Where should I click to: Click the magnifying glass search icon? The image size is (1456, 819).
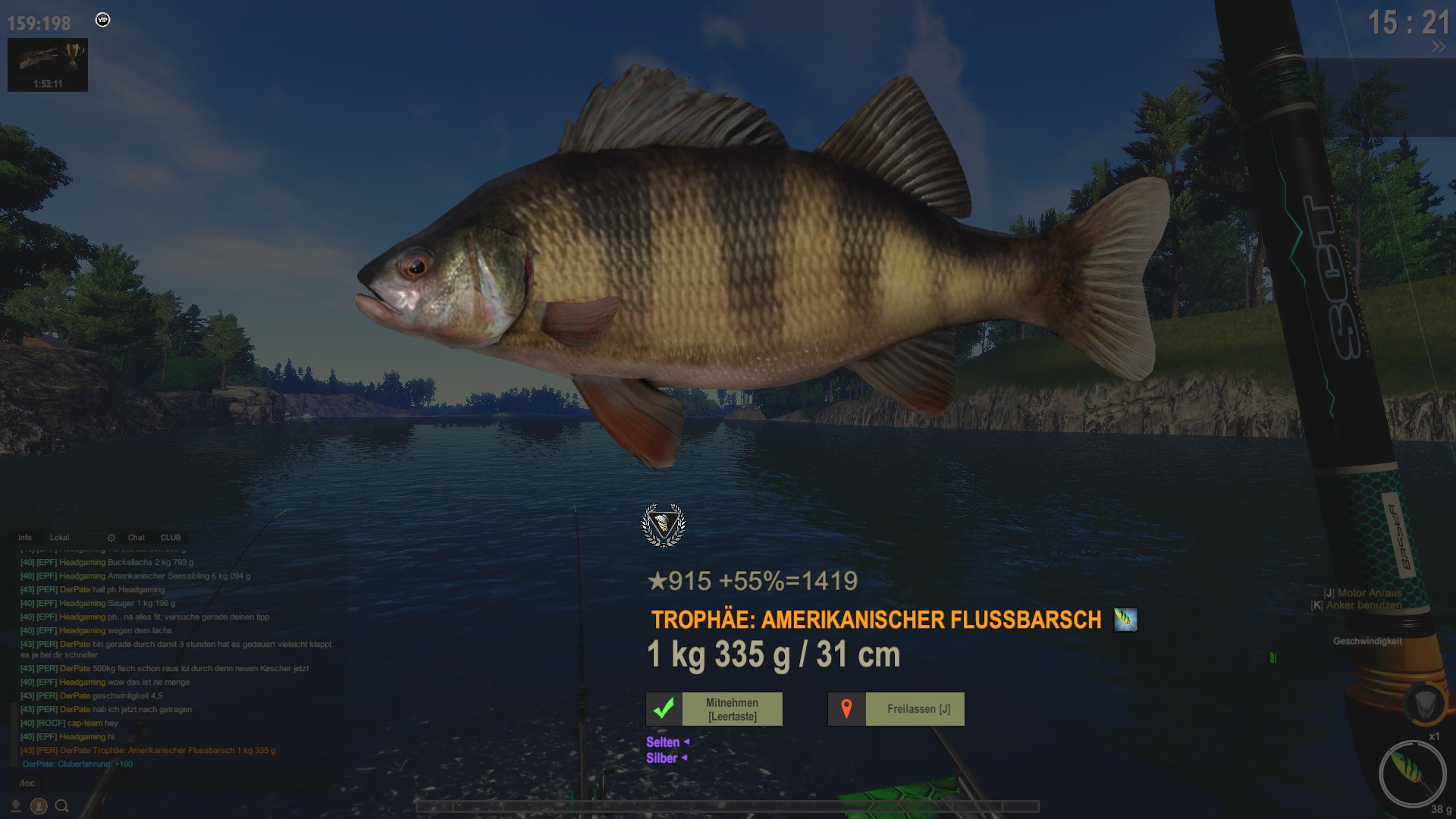[62, 806]
